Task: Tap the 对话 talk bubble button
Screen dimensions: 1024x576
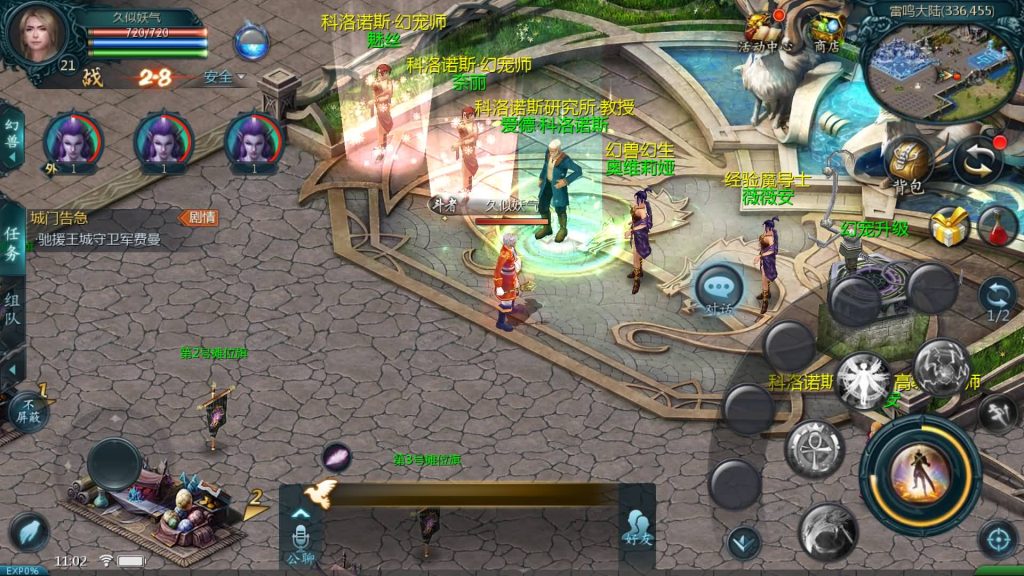Action: [x=719, y=289]
